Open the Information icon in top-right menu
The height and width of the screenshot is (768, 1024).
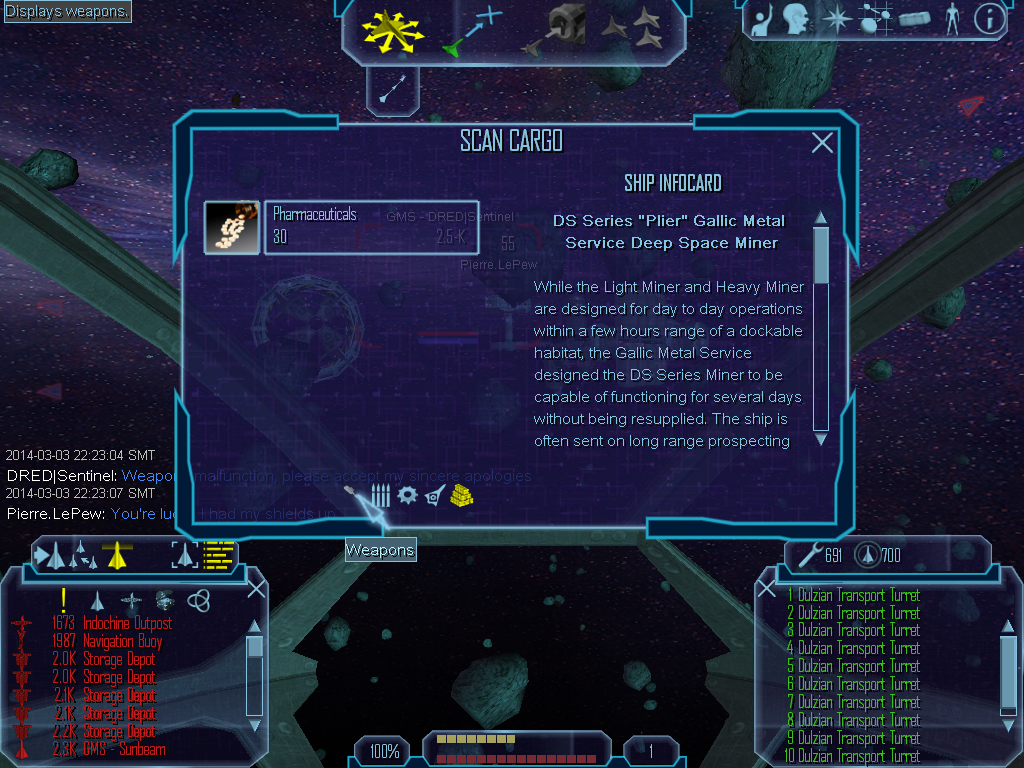click(988, 18)
